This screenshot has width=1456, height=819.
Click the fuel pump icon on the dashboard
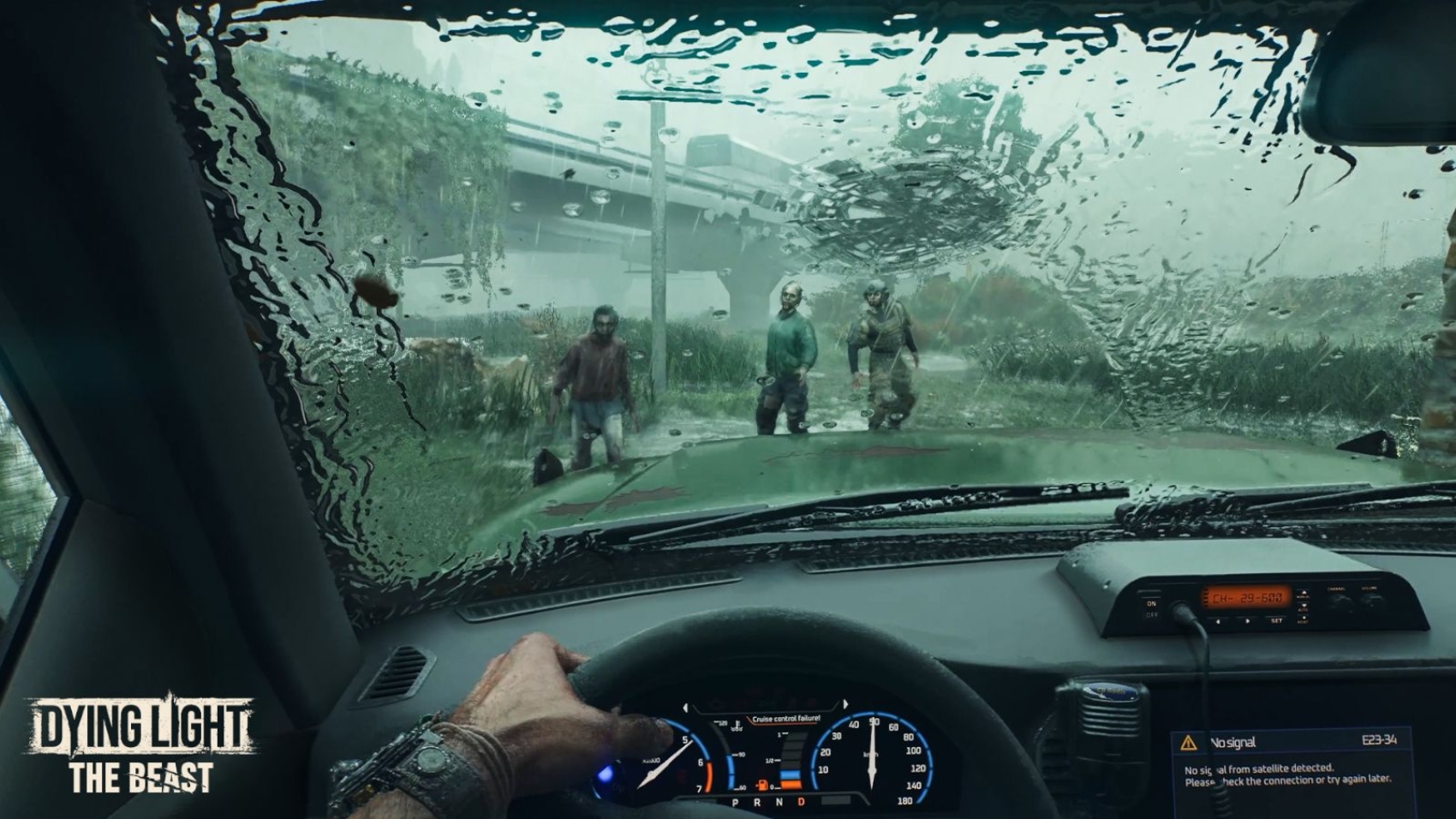tap(761, 785)
